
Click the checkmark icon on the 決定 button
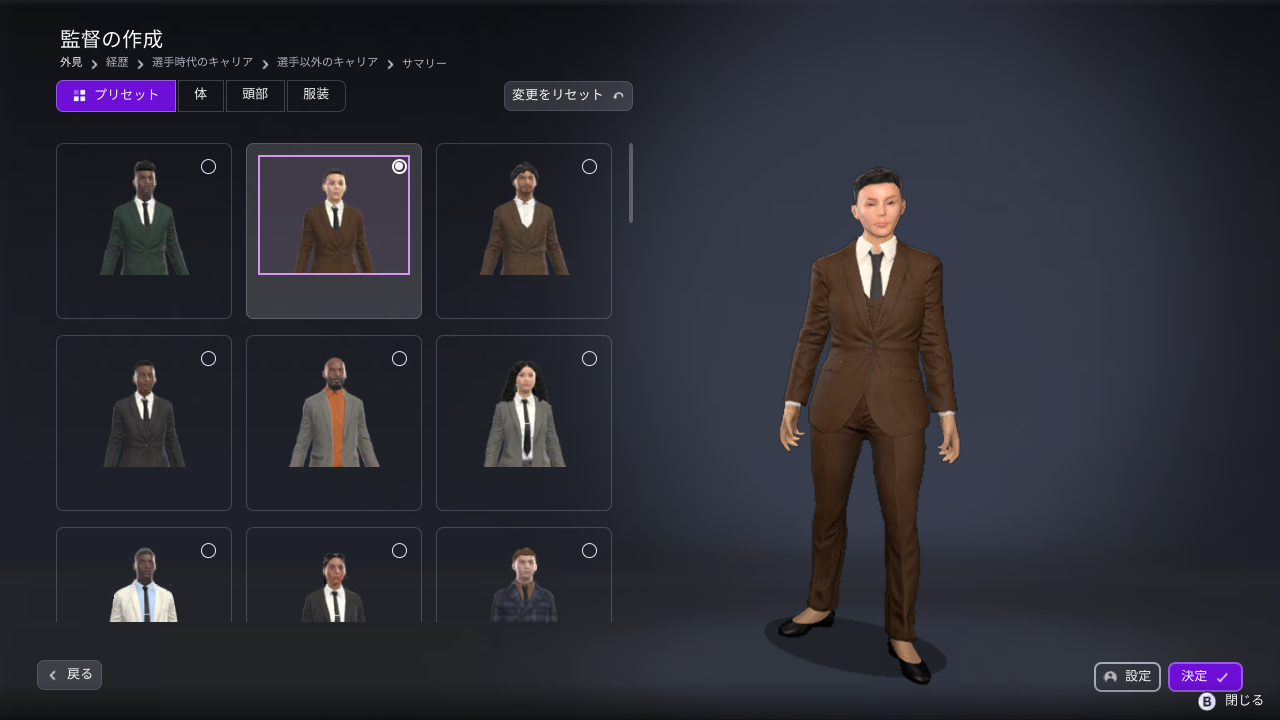click(1221, 676)
